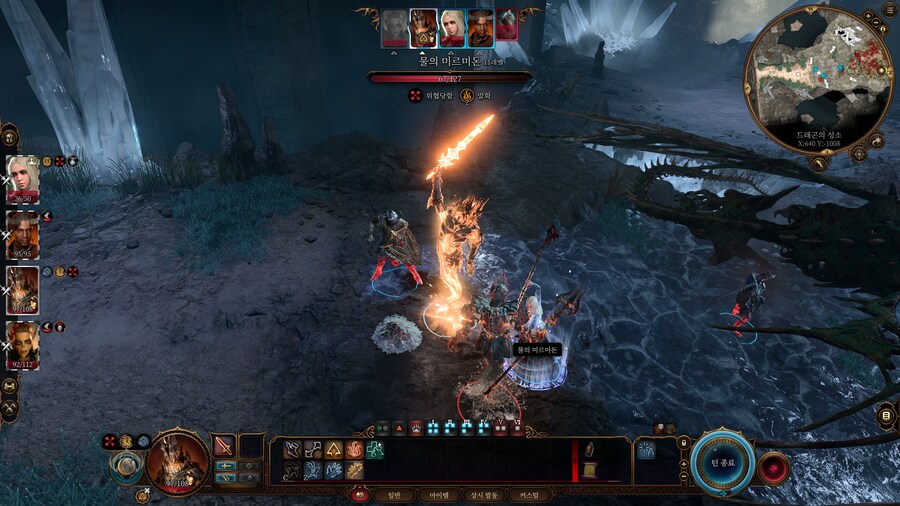Select the party portrait with 95/95 health

tap(22, 232)
